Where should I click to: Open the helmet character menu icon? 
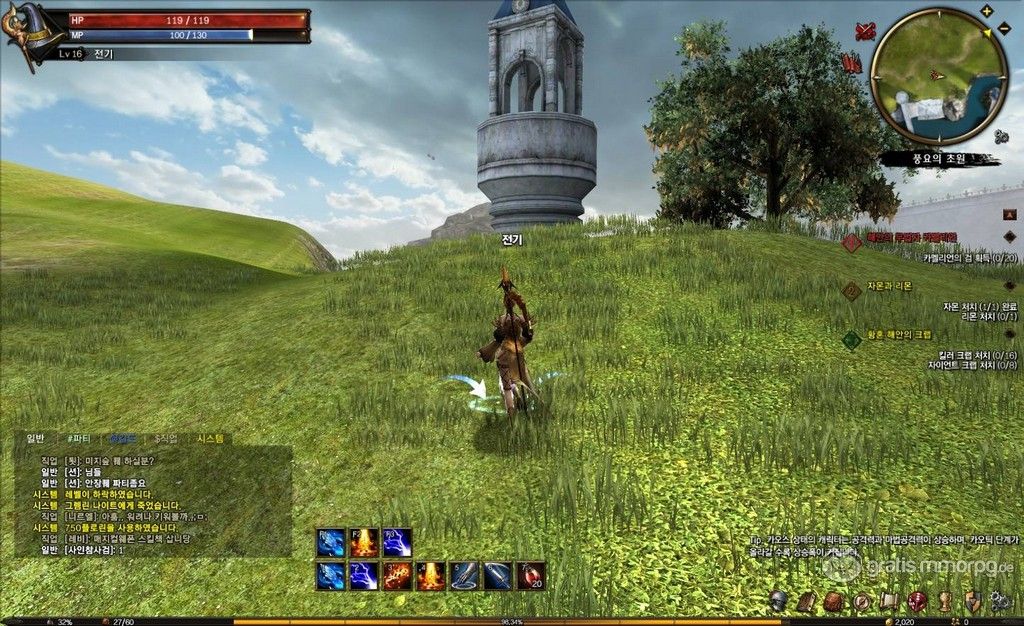click(x=778, y=601)
